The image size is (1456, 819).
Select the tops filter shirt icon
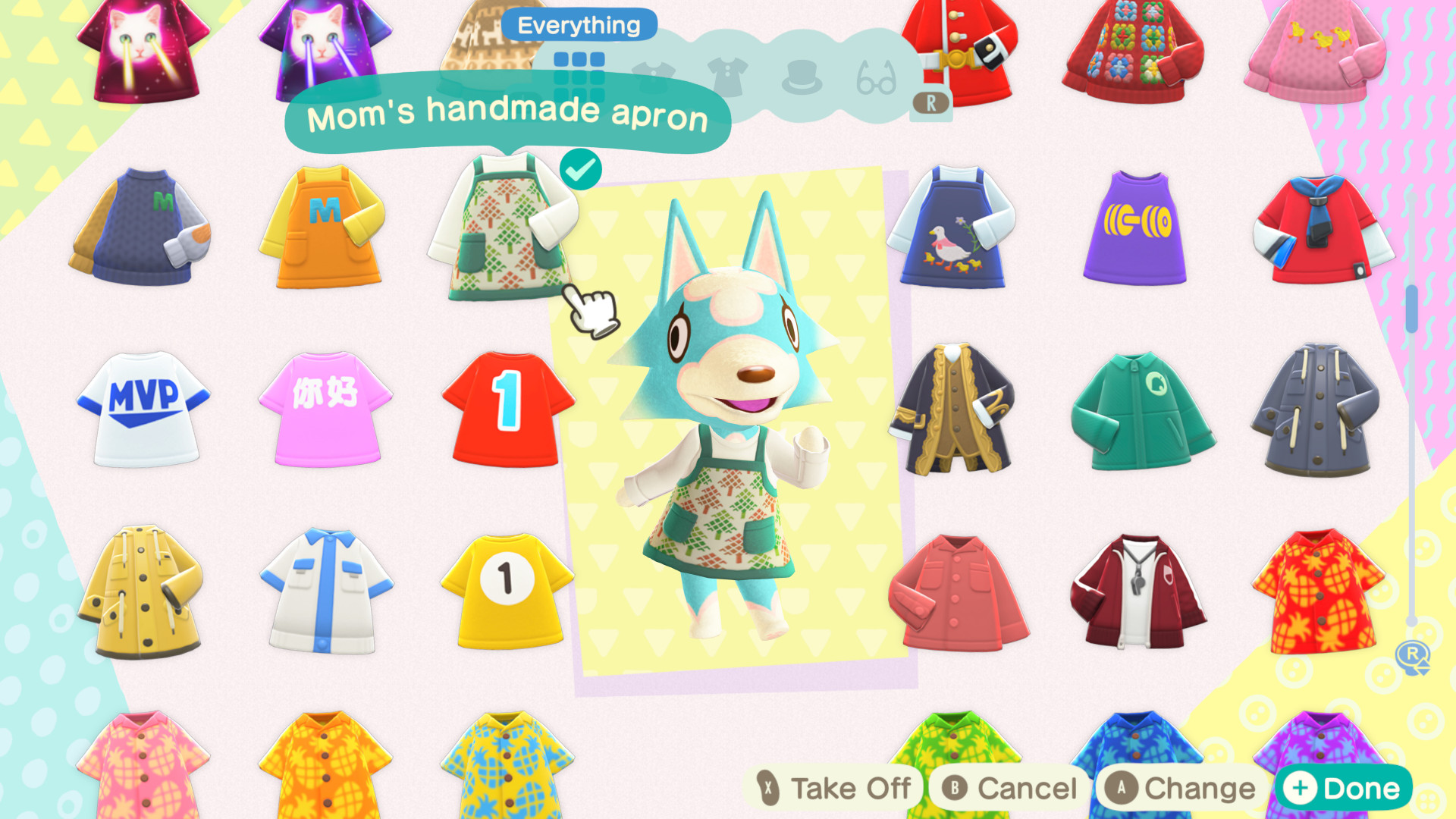[654, 72]
